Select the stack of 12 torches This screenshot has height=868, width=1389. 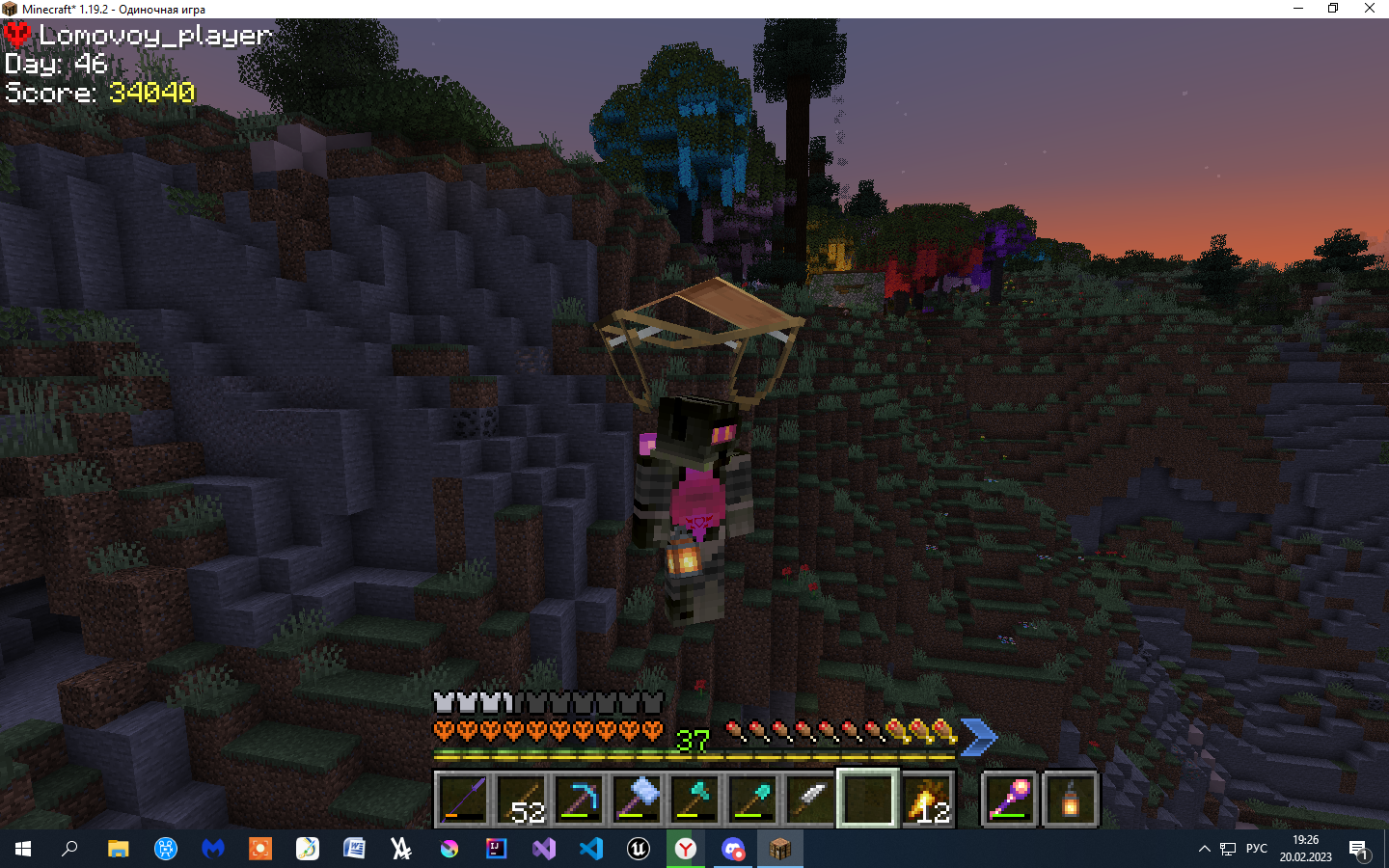[928, 798]
